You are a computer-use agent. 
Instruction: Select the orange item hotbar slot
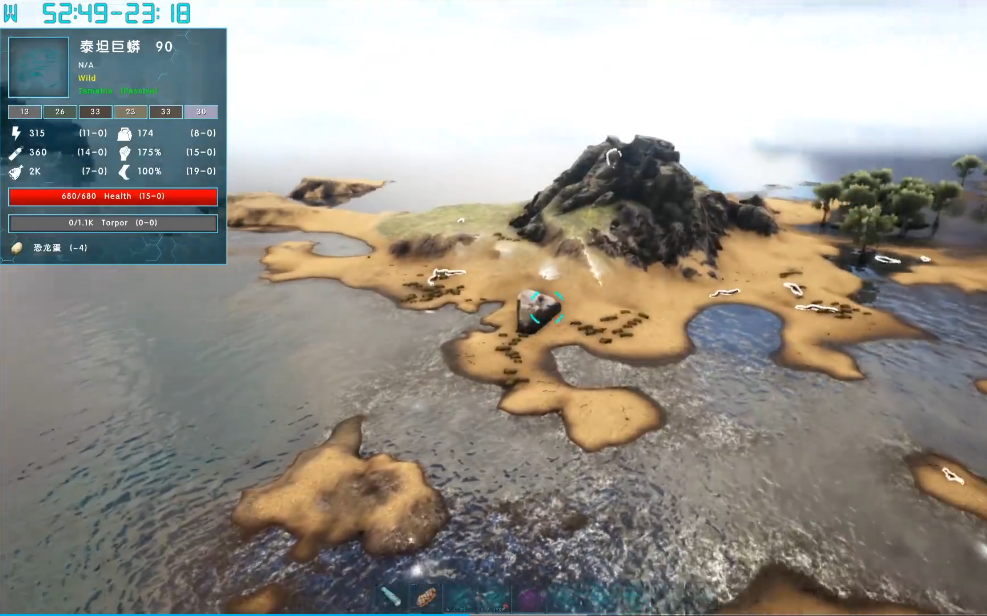coord(425,598)
